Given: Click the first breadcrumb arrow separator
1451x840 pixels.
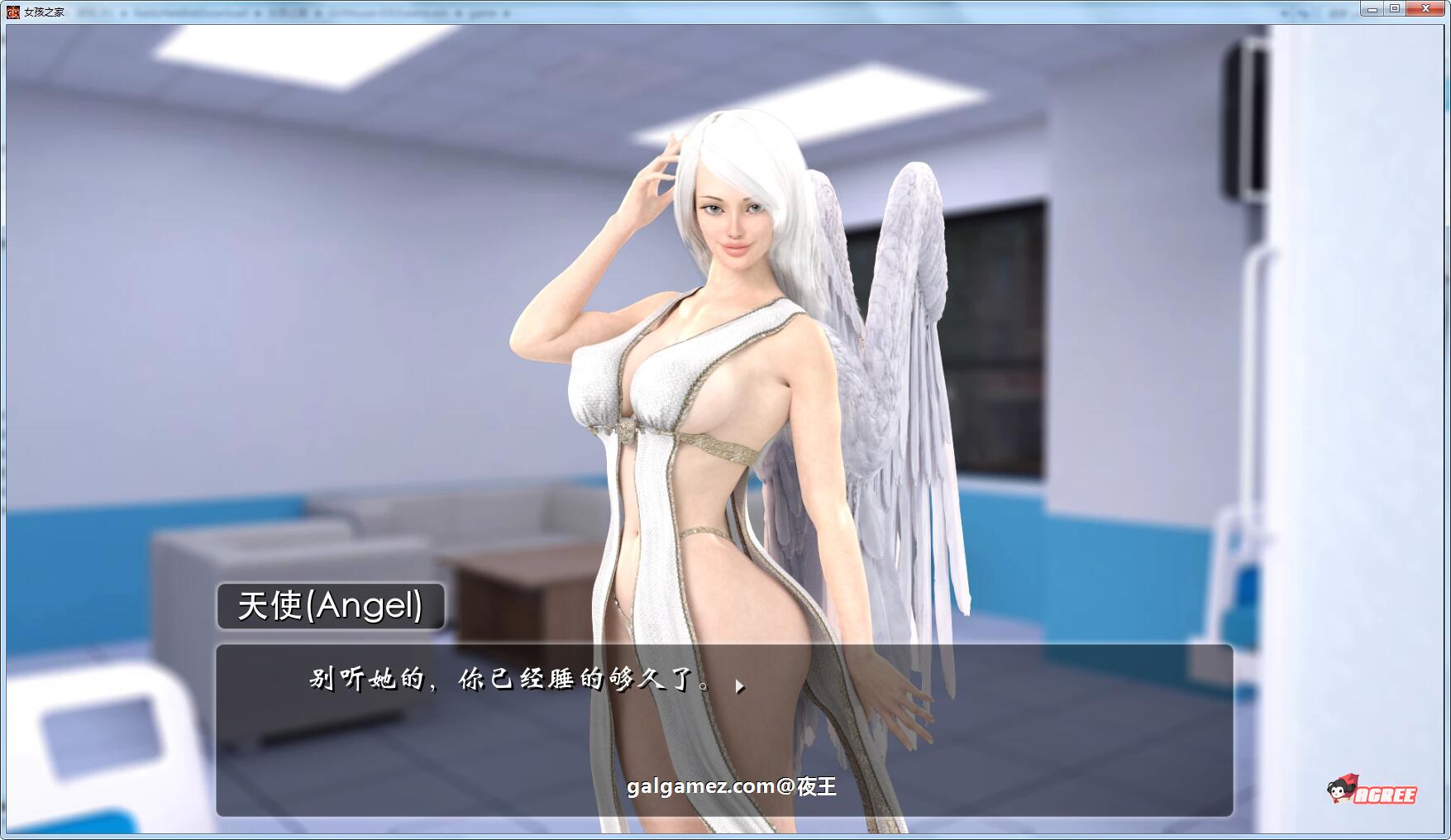Looking at the screenshot, I should pos(124,12).
